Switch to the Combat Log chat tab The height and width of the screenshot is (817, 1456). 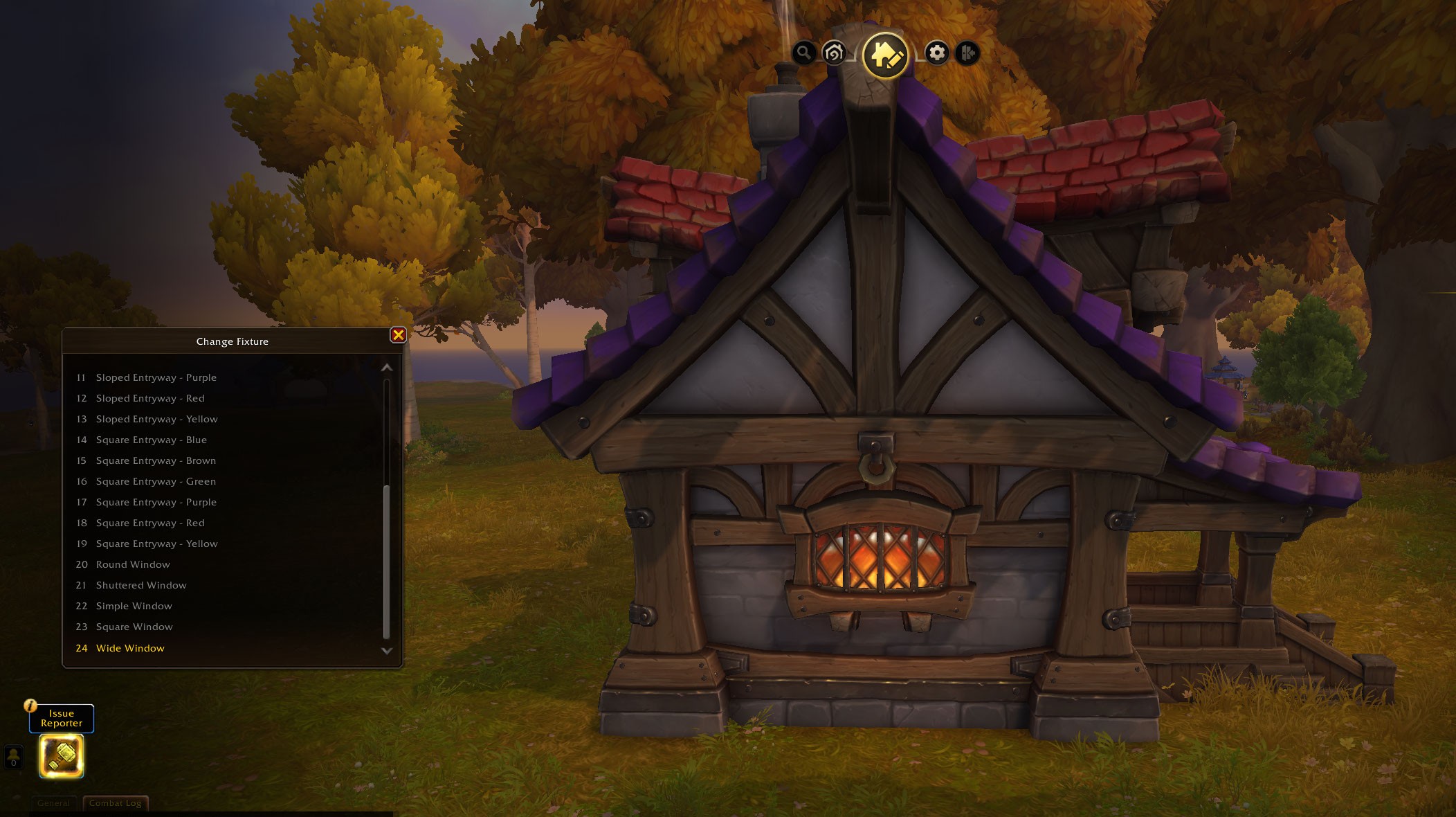click(115, 803)
